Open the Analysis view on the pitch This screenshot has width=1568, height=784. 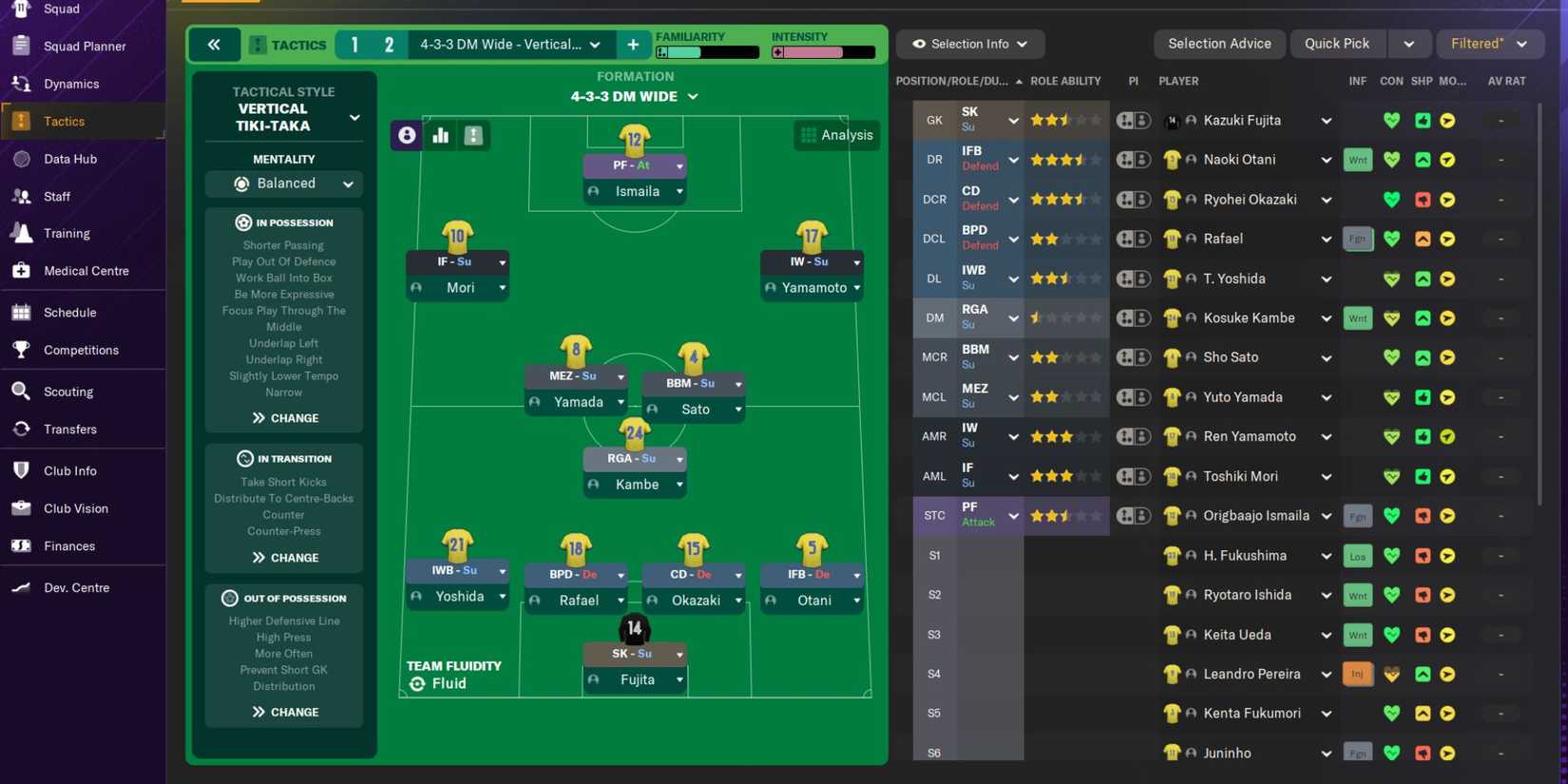point(836,134)
